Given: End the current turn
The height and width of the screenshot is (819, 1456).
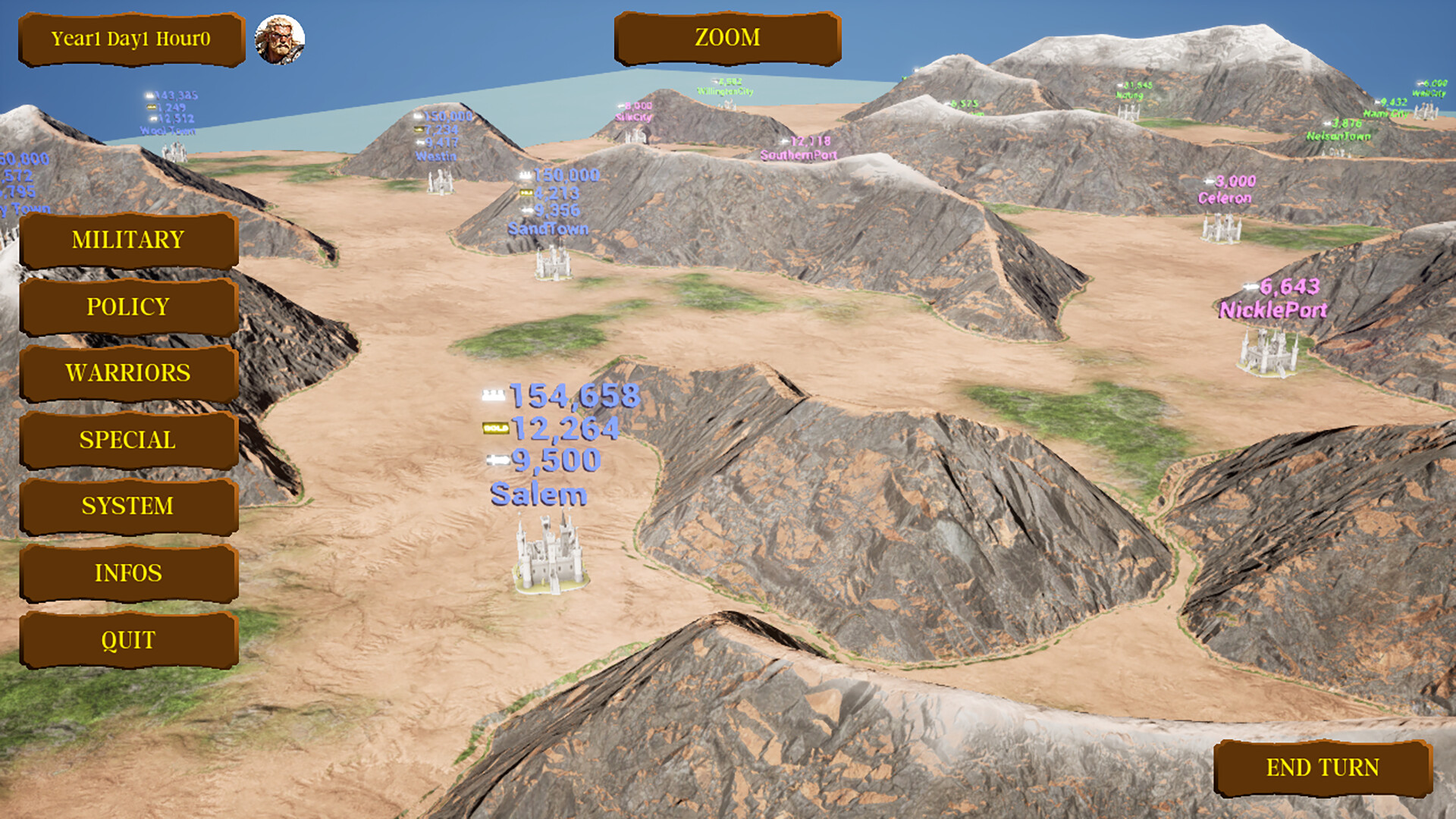Looking at the screenshot, I should coord(1323,768).
